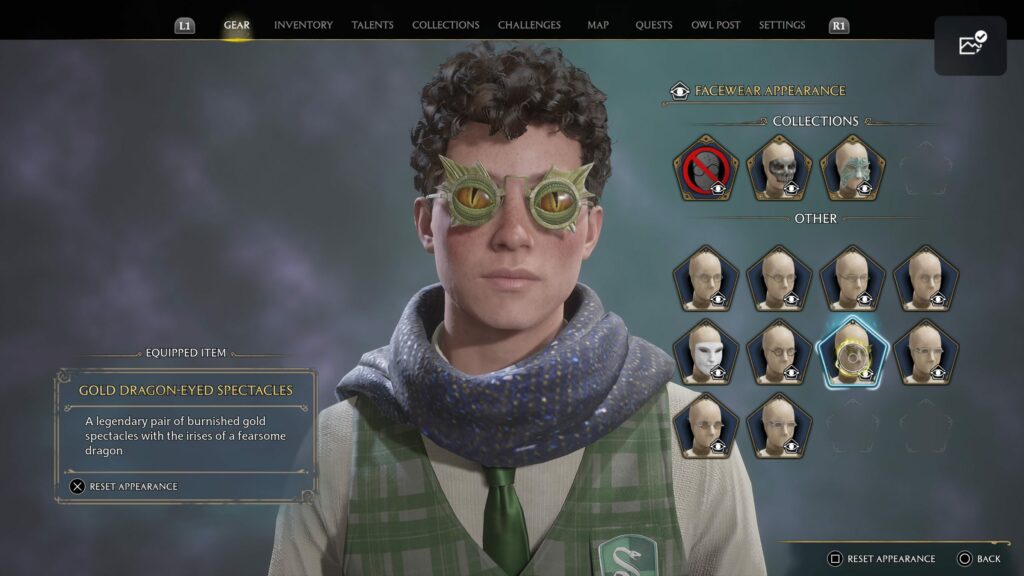Click the Back button
1024x576 pixels.
979,559
